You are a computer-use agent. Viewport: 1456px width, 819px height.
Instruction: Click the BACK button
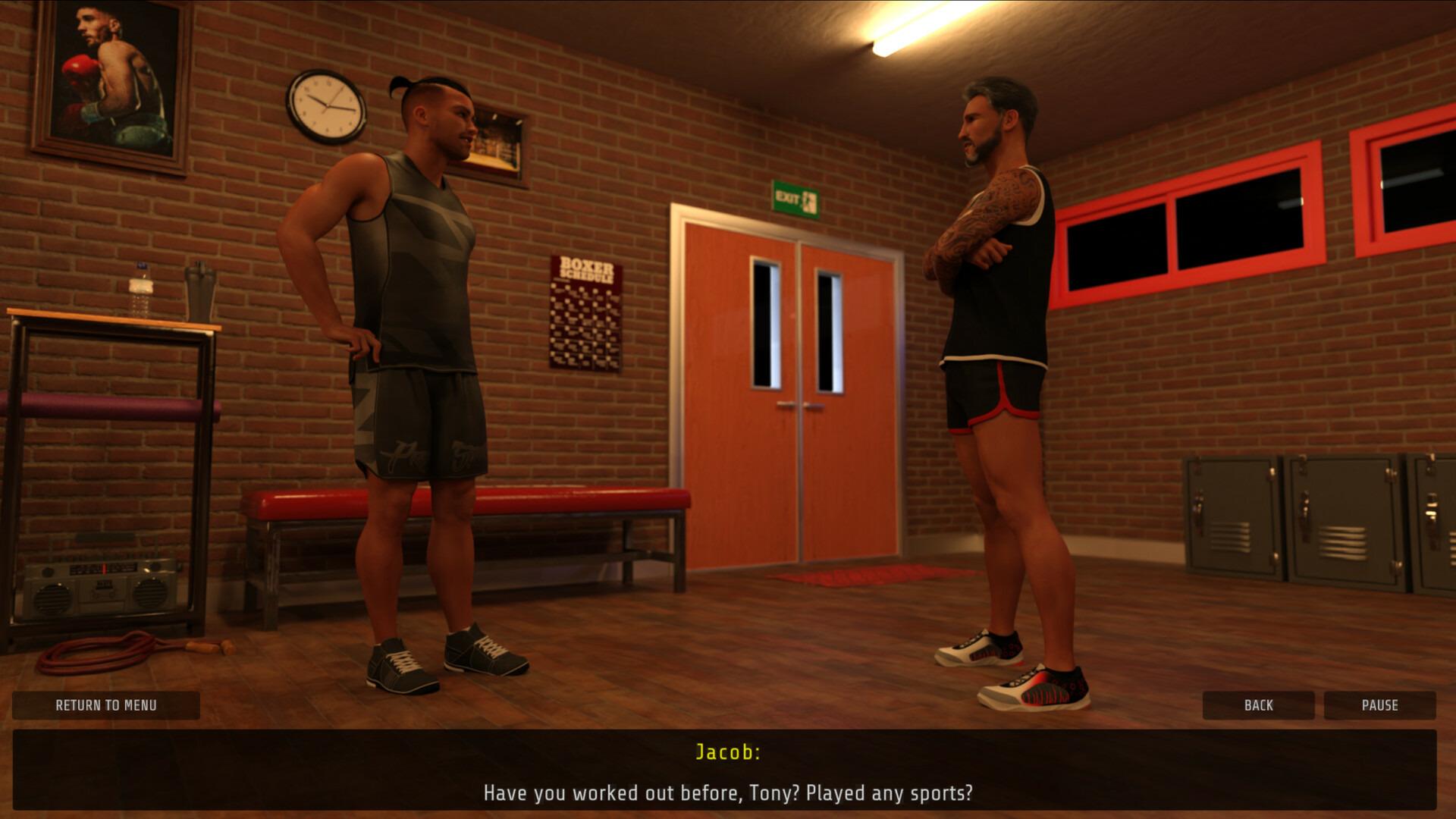click(1257, 705)
